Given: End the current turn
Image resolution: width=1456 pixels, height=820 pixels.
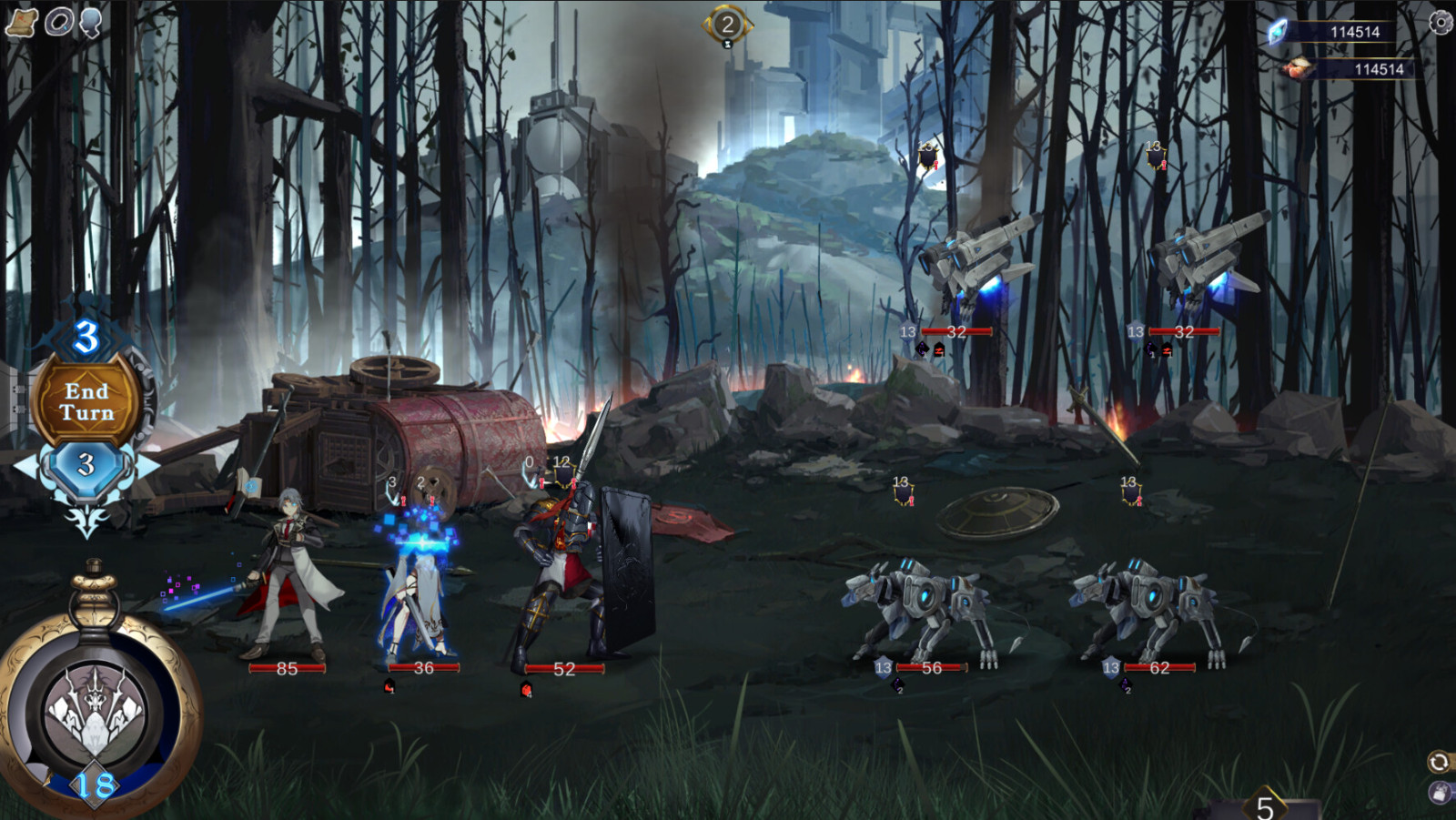Looking at the screenshot, I should tap(86, 402).
